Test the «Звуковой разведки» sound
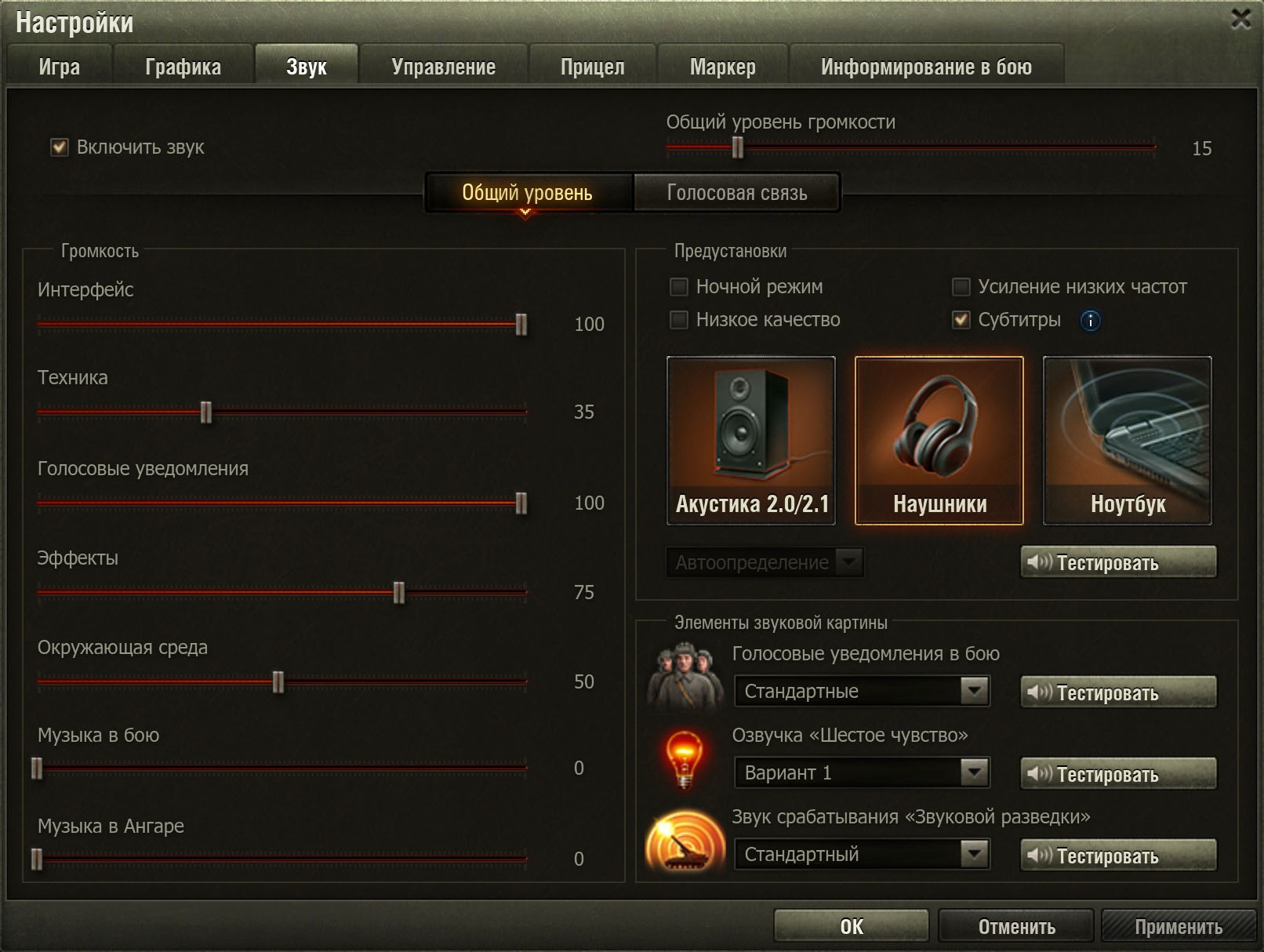Screen dimensions: 1264x952 click(x=1118, y=855)
